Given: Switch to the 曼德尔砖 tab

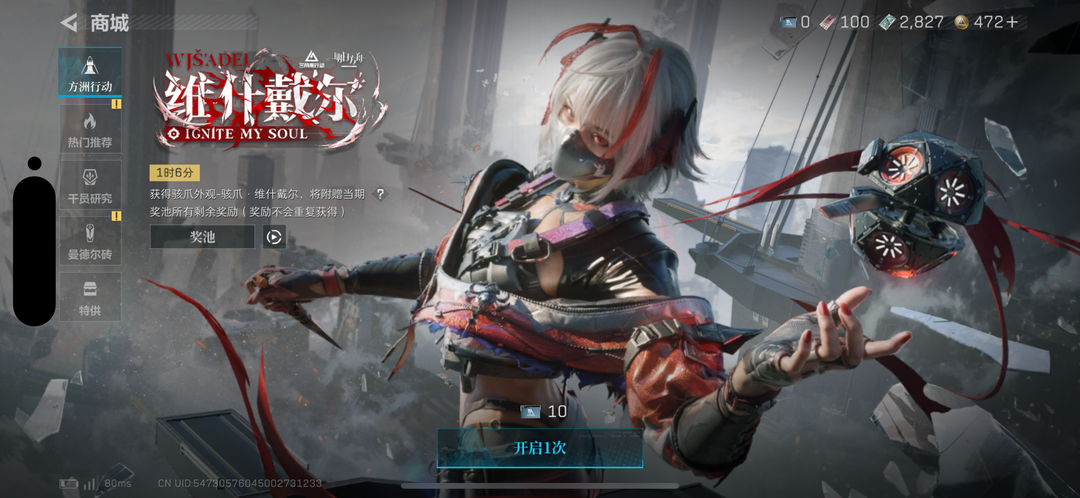Looking at the screenshot, I should tap(90, 241).
